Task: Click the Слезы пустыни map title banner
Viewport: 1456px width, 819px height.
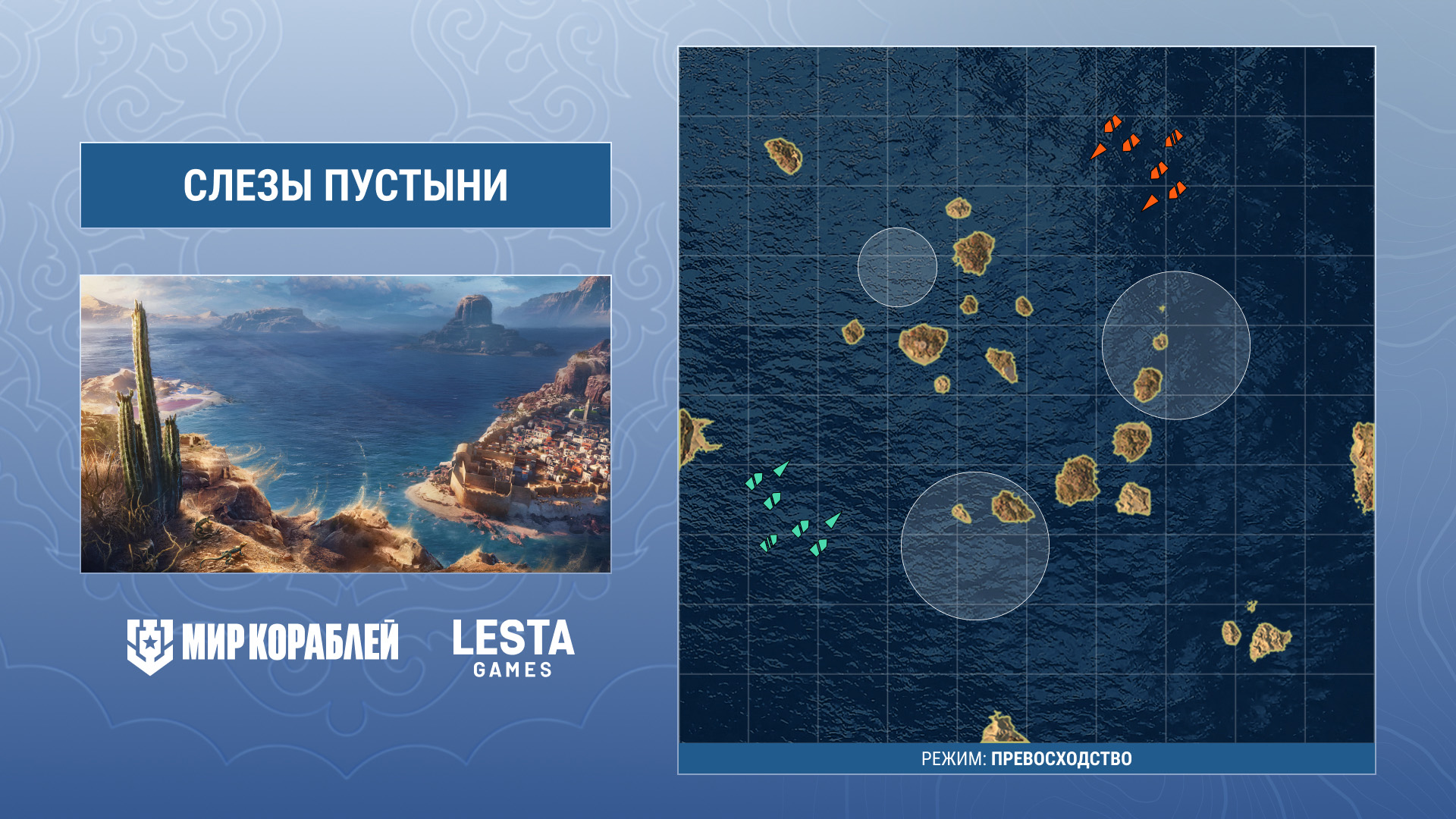Action: tap(346, 185)
